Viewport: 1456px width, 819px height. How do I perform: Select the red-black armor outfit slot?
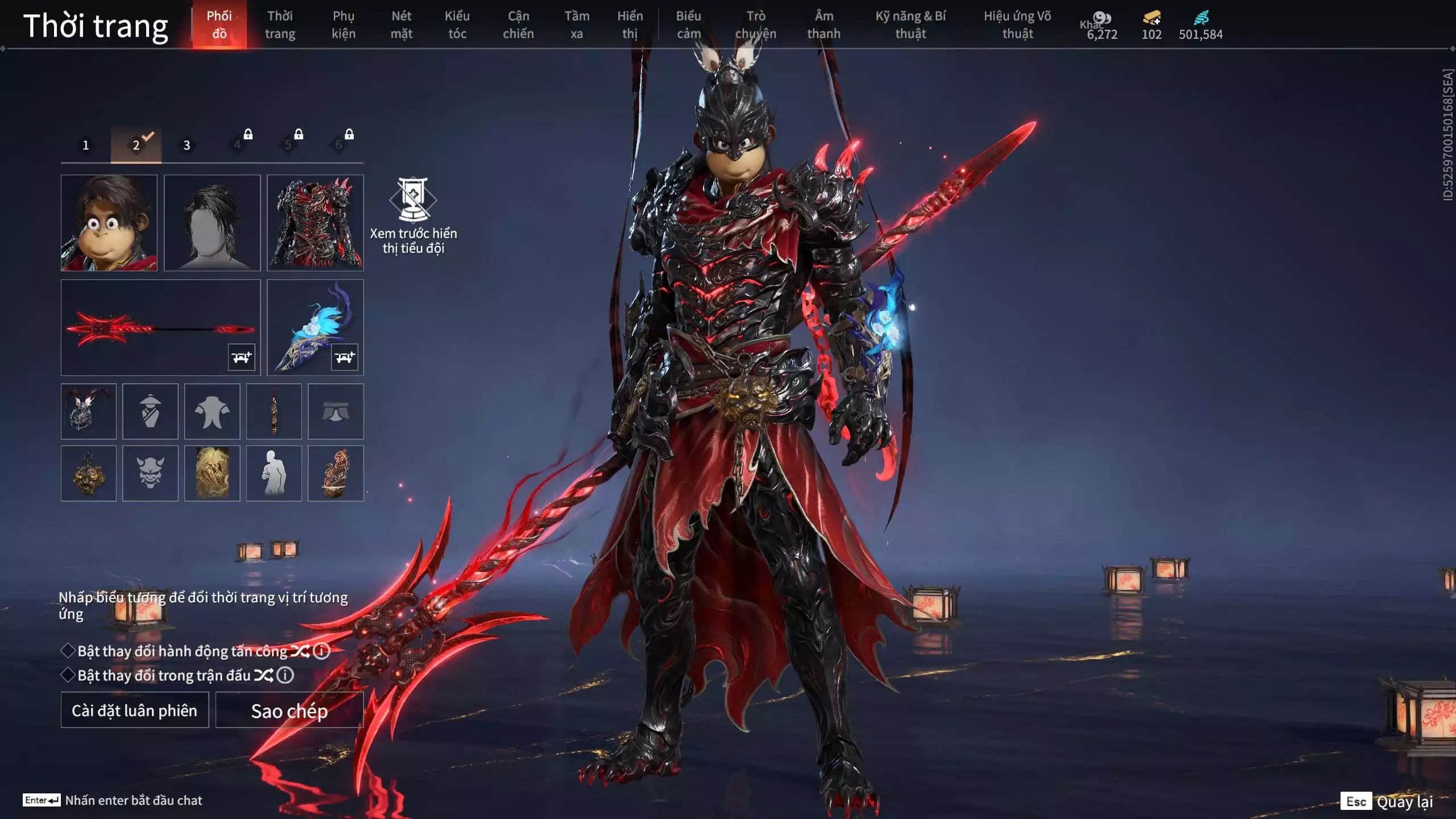pyautogui.click(x=315, y=222)
